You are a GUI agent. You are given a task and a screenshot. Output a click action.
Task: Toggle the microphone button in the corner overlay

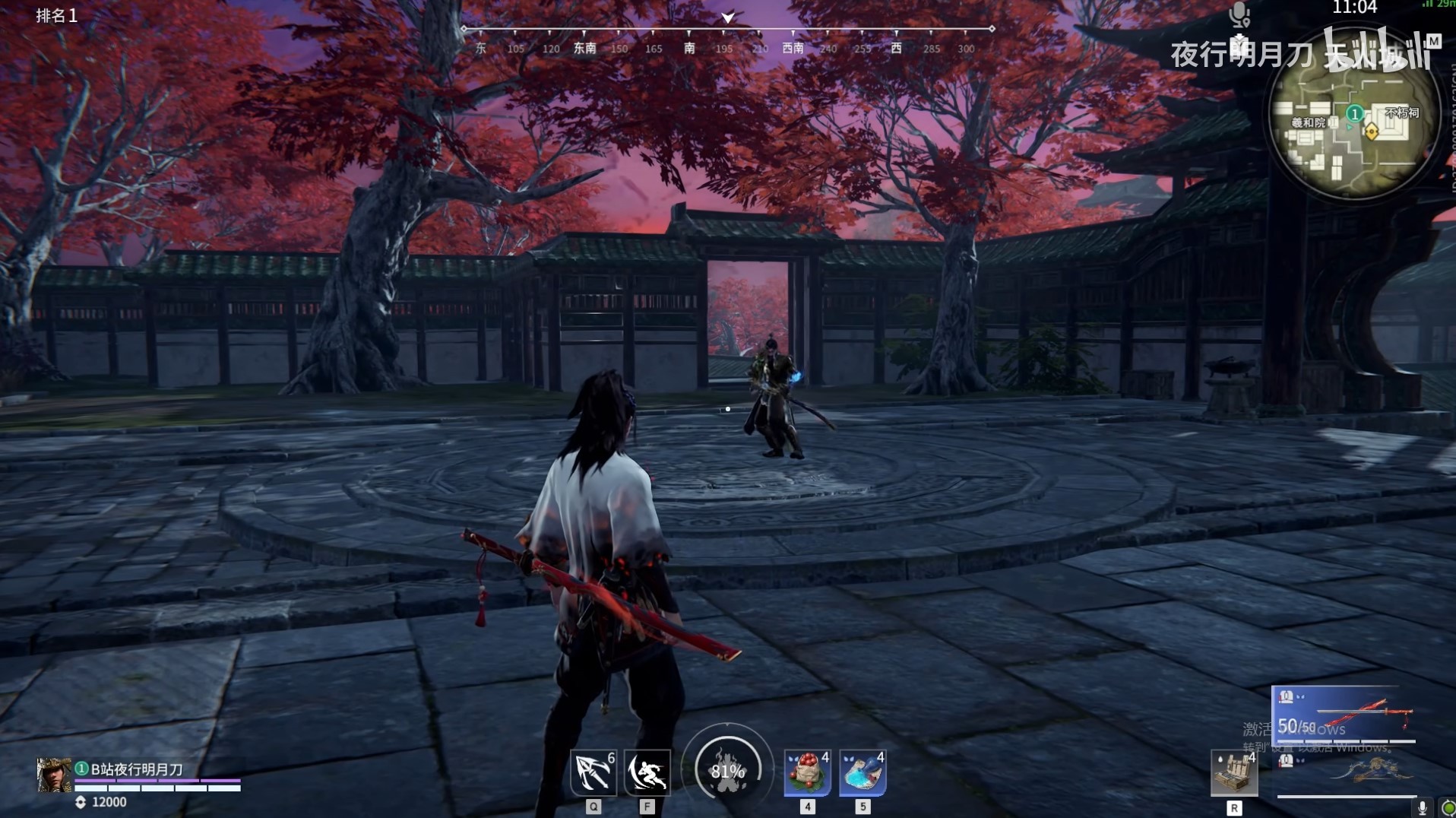(x=1423, y=807)
